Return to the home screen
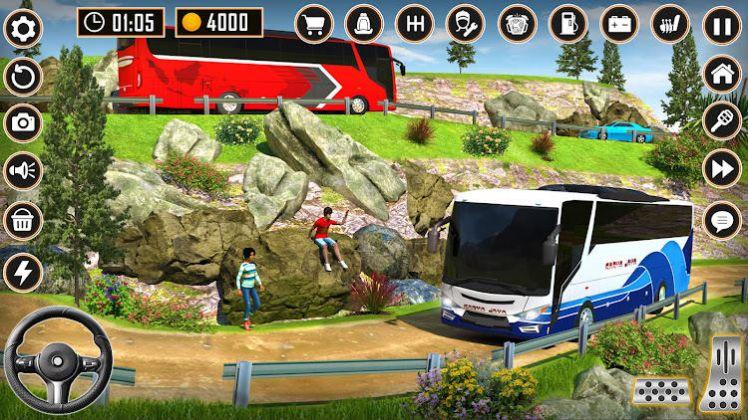The width and height of the screenshot is (748, 420). [x=722, y=73]
